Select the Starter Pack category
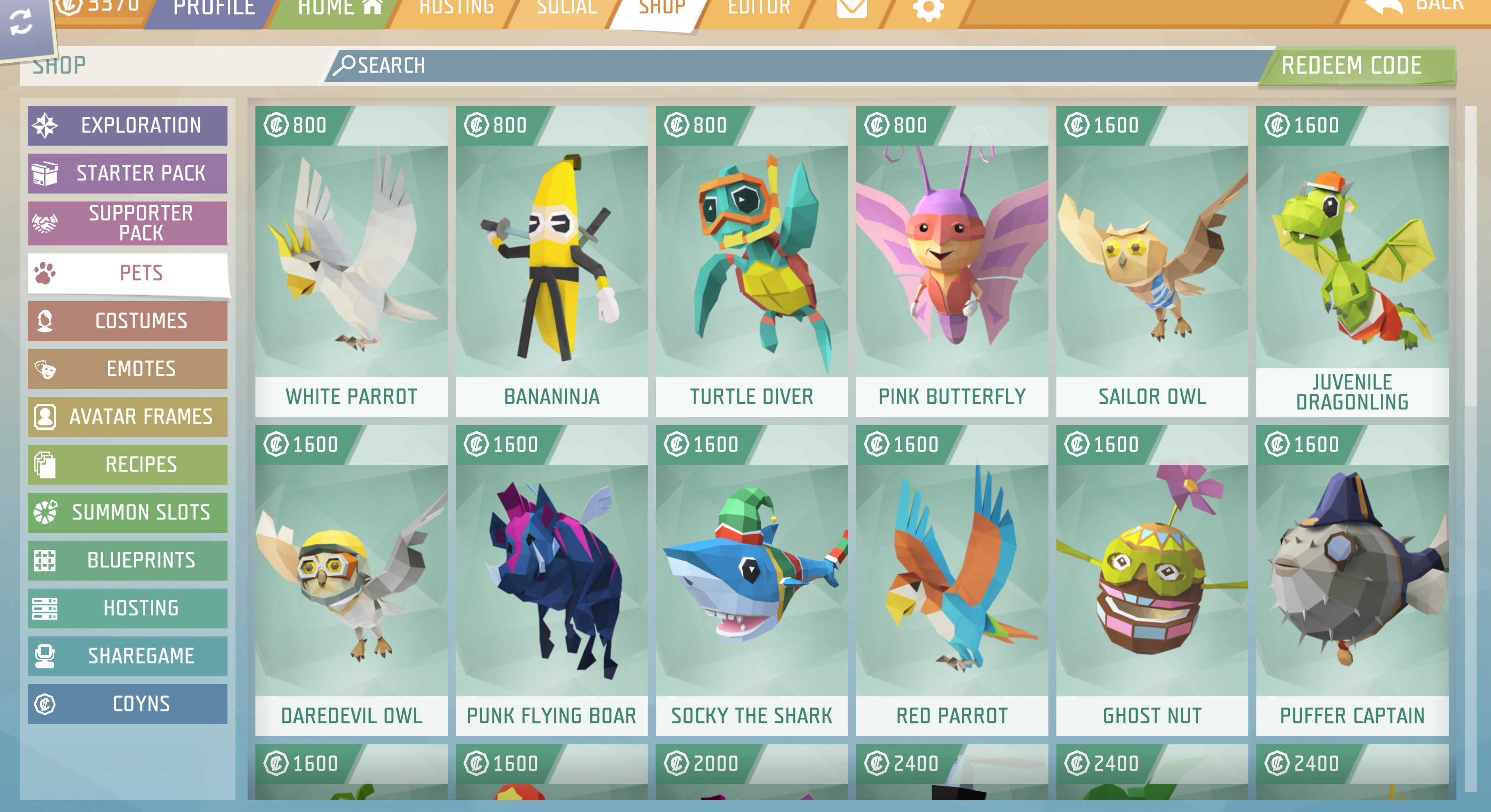This screenshot has height=812, width=1491. [127, 173]
